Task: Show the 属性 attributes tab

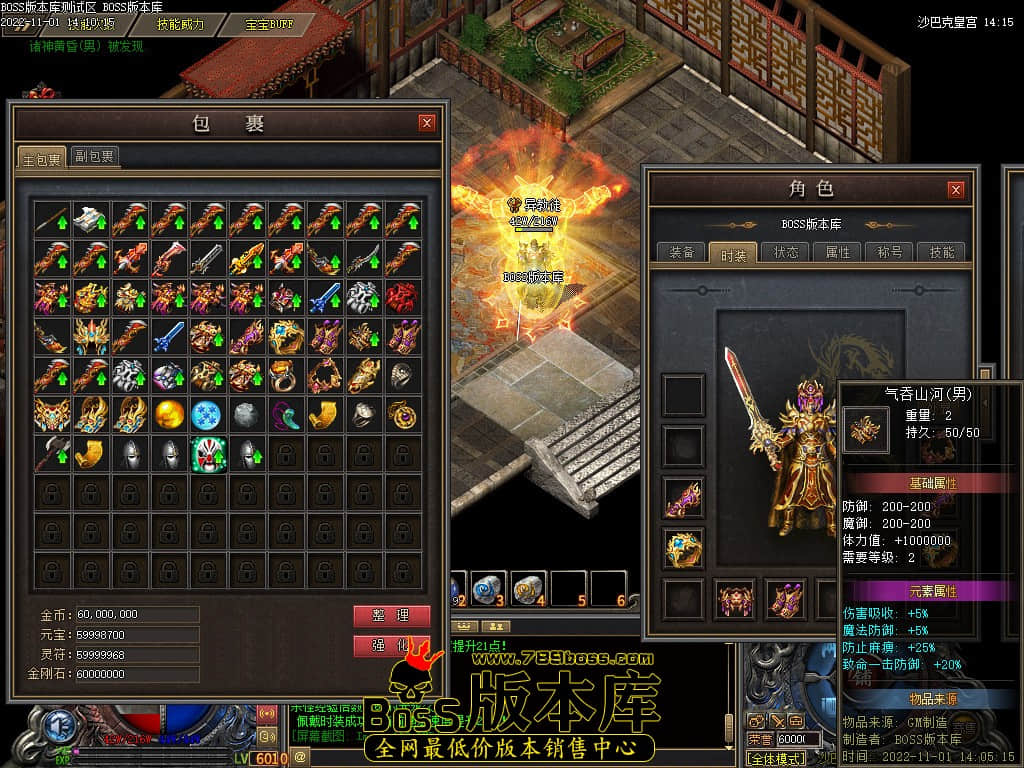Action: [x=838, y=252]
